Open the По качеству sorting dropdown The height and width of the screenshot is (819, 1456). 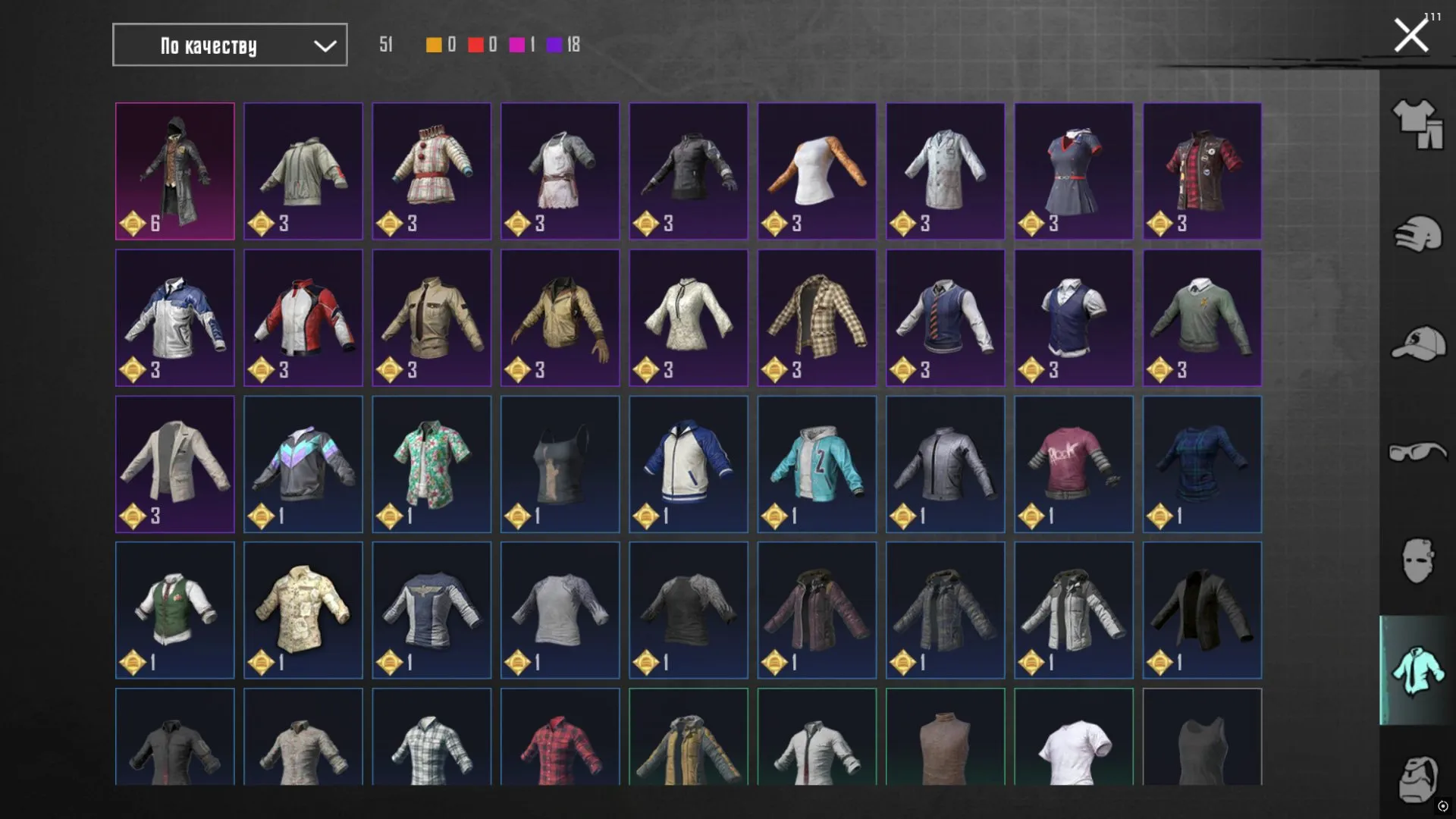click(x=229, y=45)
